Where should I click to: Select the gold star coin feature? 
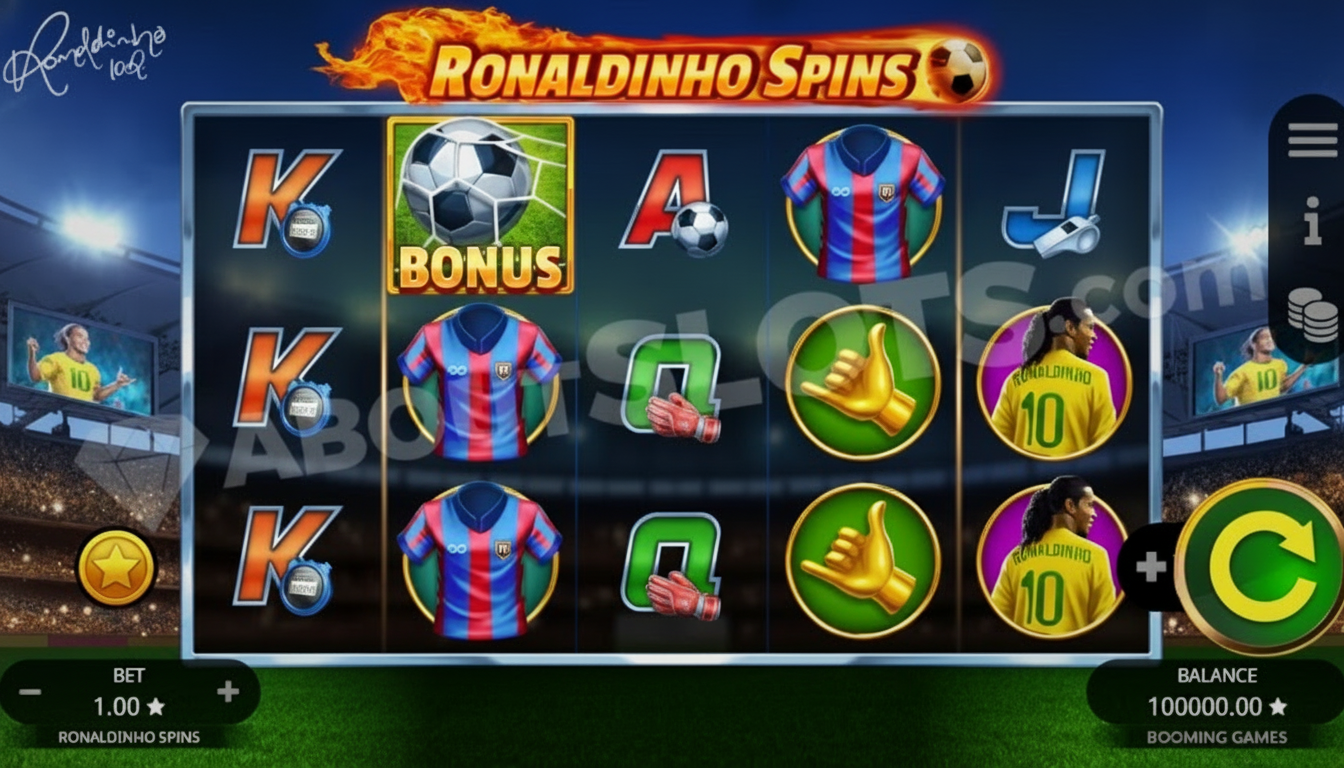pos(114,568)
